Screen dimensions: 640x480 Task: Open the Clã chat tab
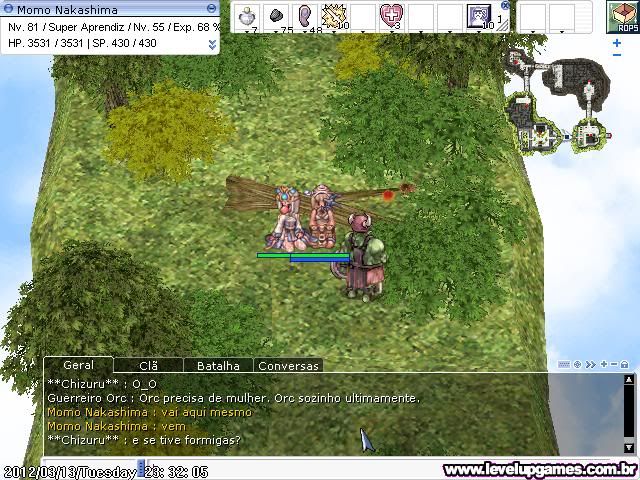148,366
